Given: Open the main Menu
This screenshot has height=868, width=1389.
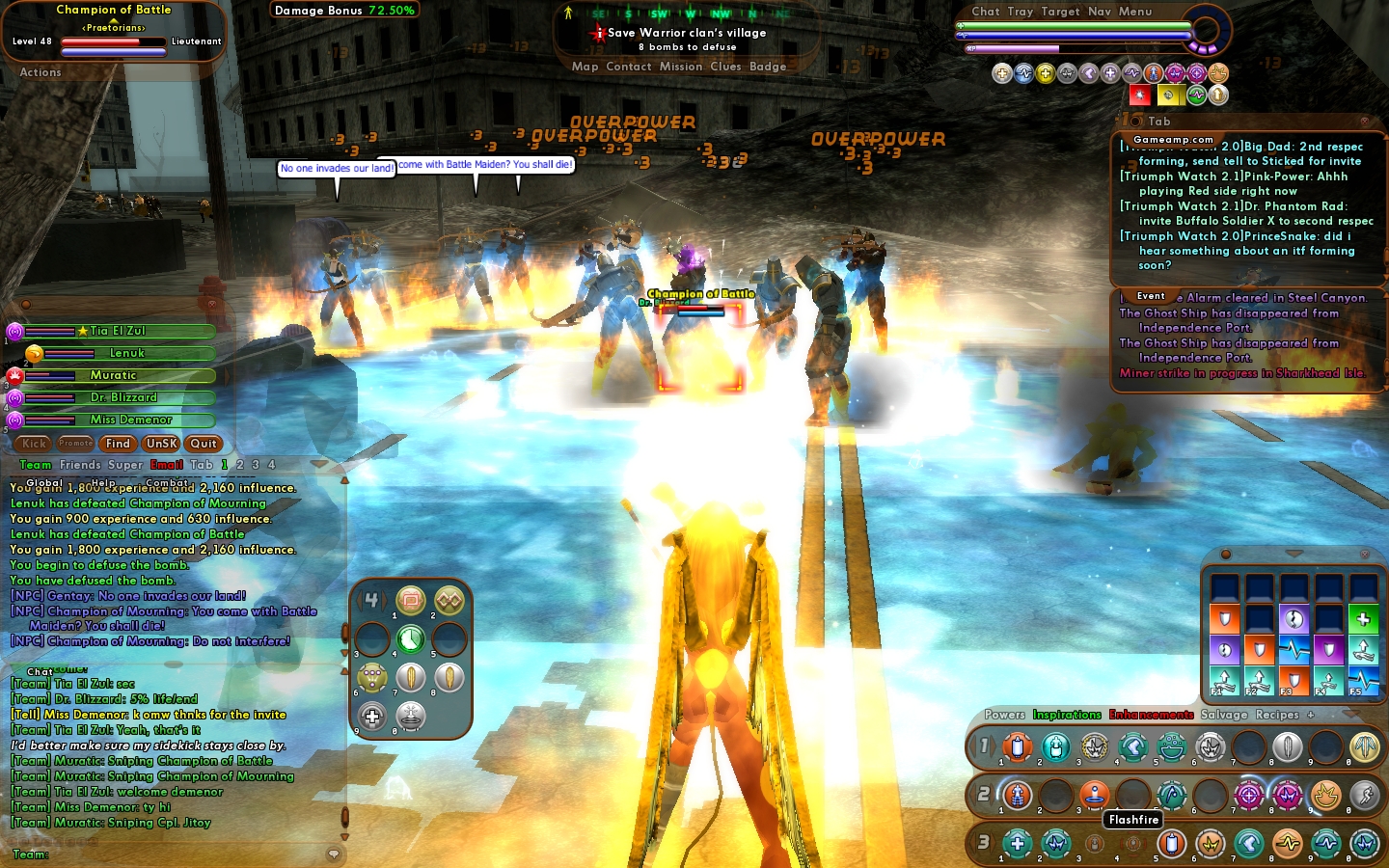Looking at the screenshot, I should (x=1135, y=12).
